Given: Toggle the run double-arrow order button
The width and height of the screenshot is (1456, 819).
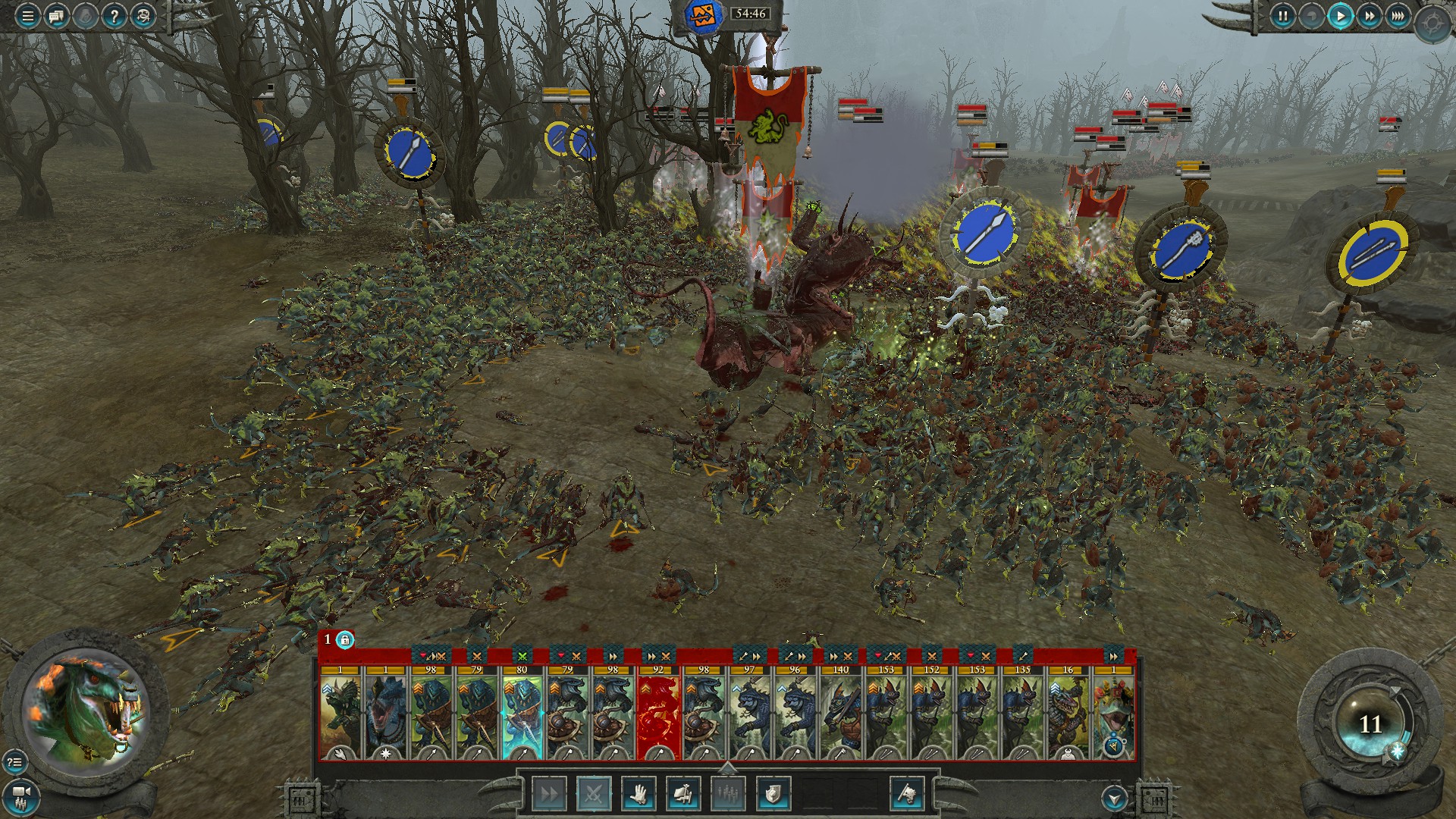Looking at the screenshot, I should point(549,794).
